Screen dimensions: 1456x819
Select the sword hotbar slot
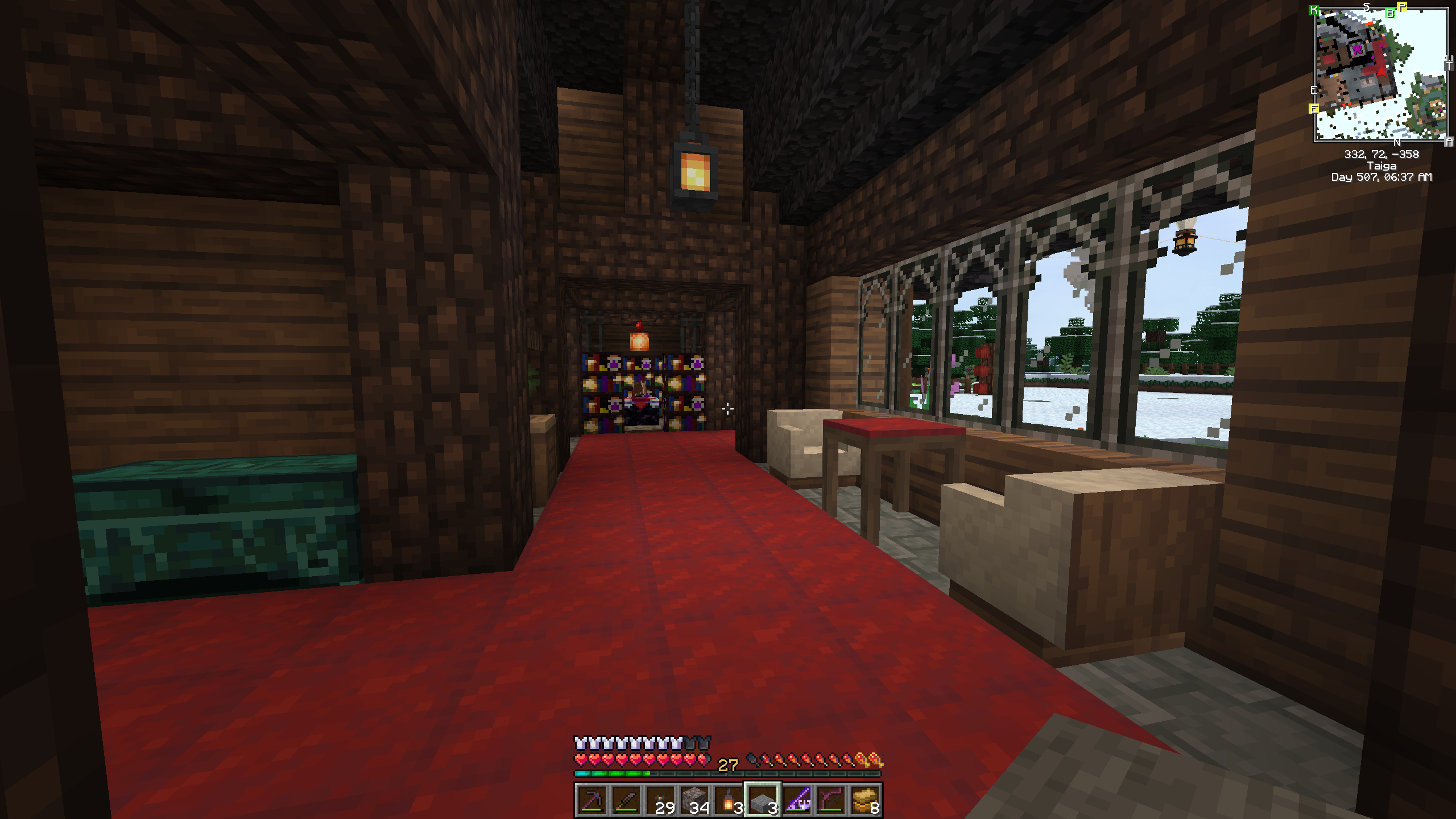tap(626, 801)
